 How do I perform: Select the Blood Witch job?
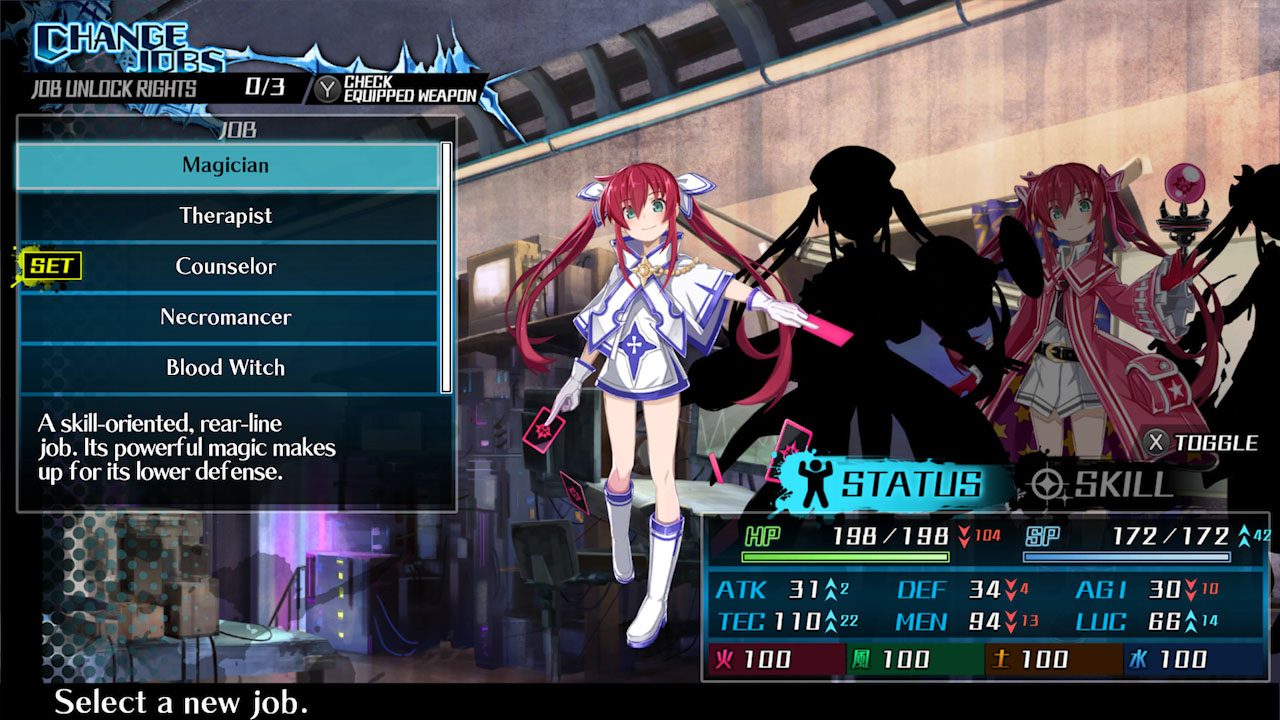click(228, 367)
